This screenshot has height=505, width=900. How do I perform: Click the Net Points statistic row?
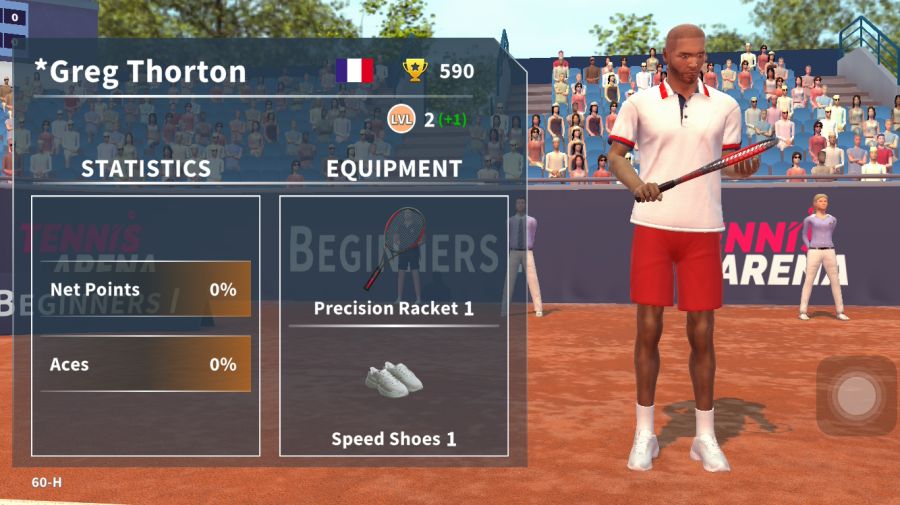click(x=146, y=290)
